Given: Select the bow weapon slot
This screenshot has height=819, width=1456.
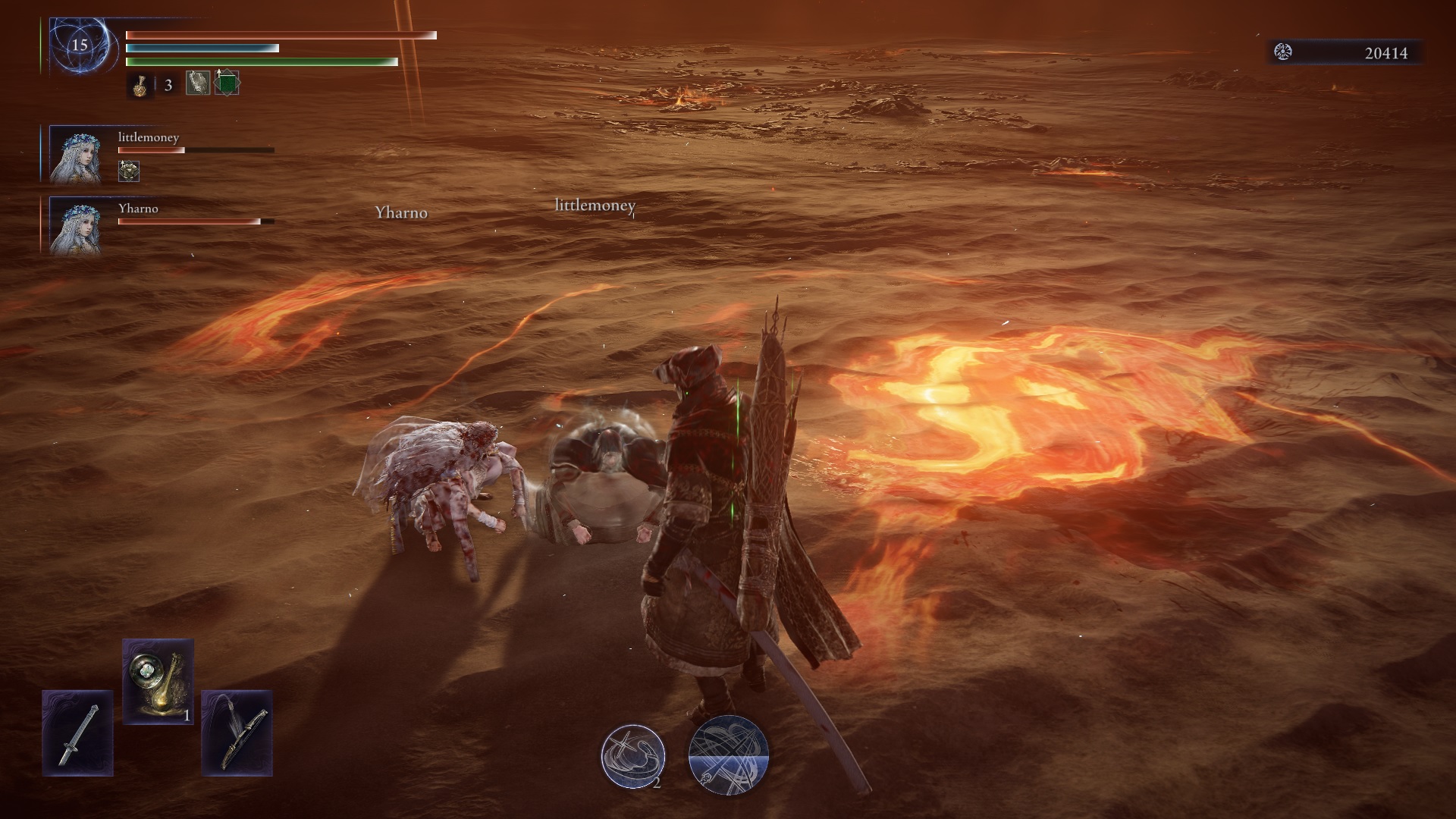Looking at the screenshot, I should [x=237, y=733].
